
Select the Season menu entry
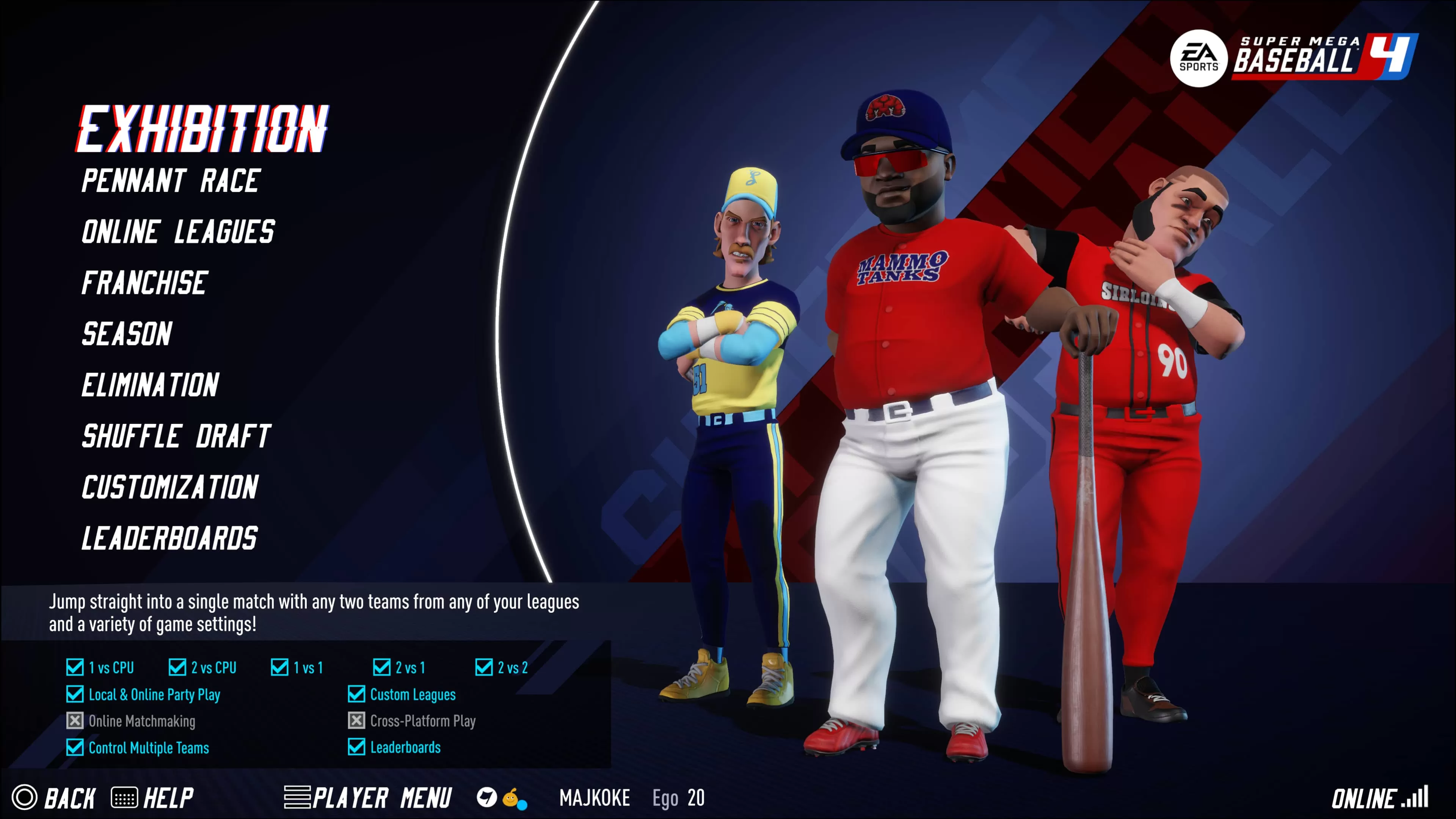[127, 334]
